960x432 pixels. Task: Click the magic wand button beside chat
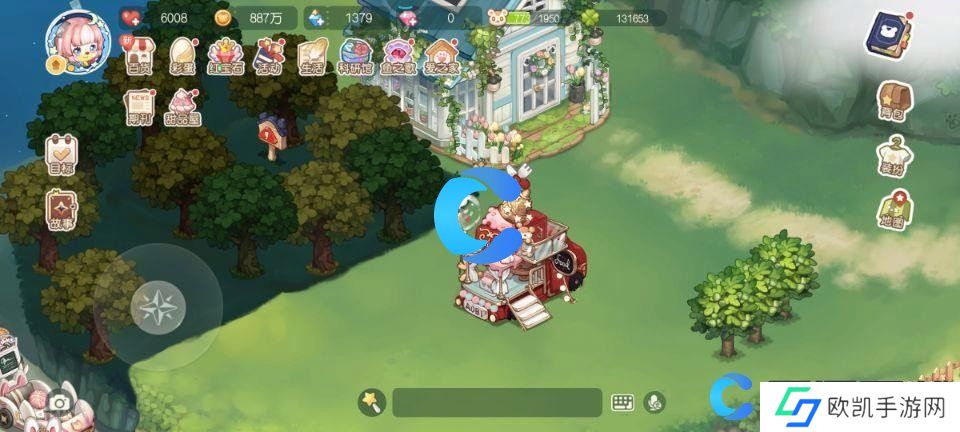[x=372, y=402]
